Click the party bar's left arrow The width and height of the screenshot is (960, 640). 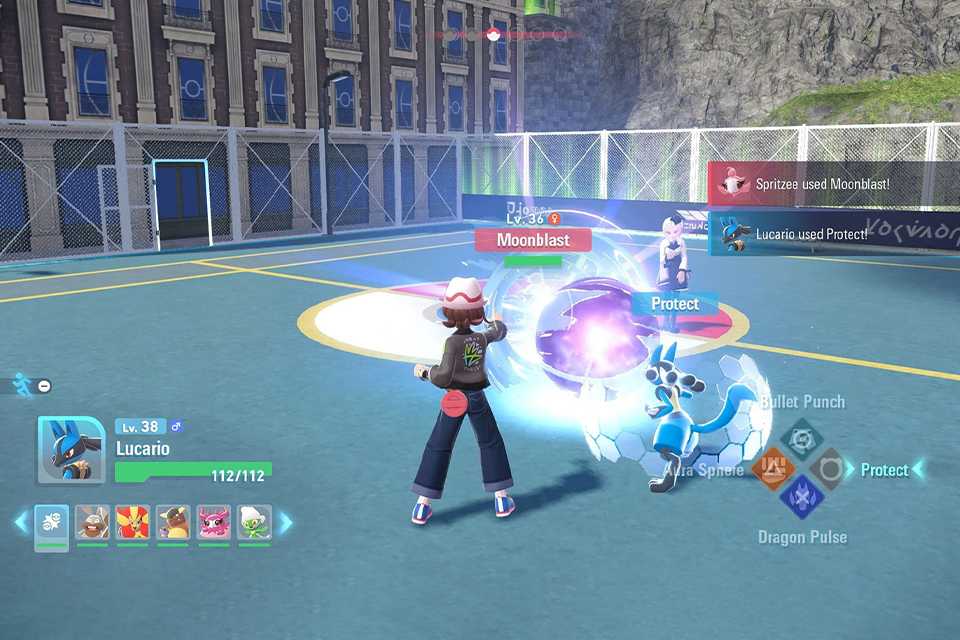pos(21,522)
